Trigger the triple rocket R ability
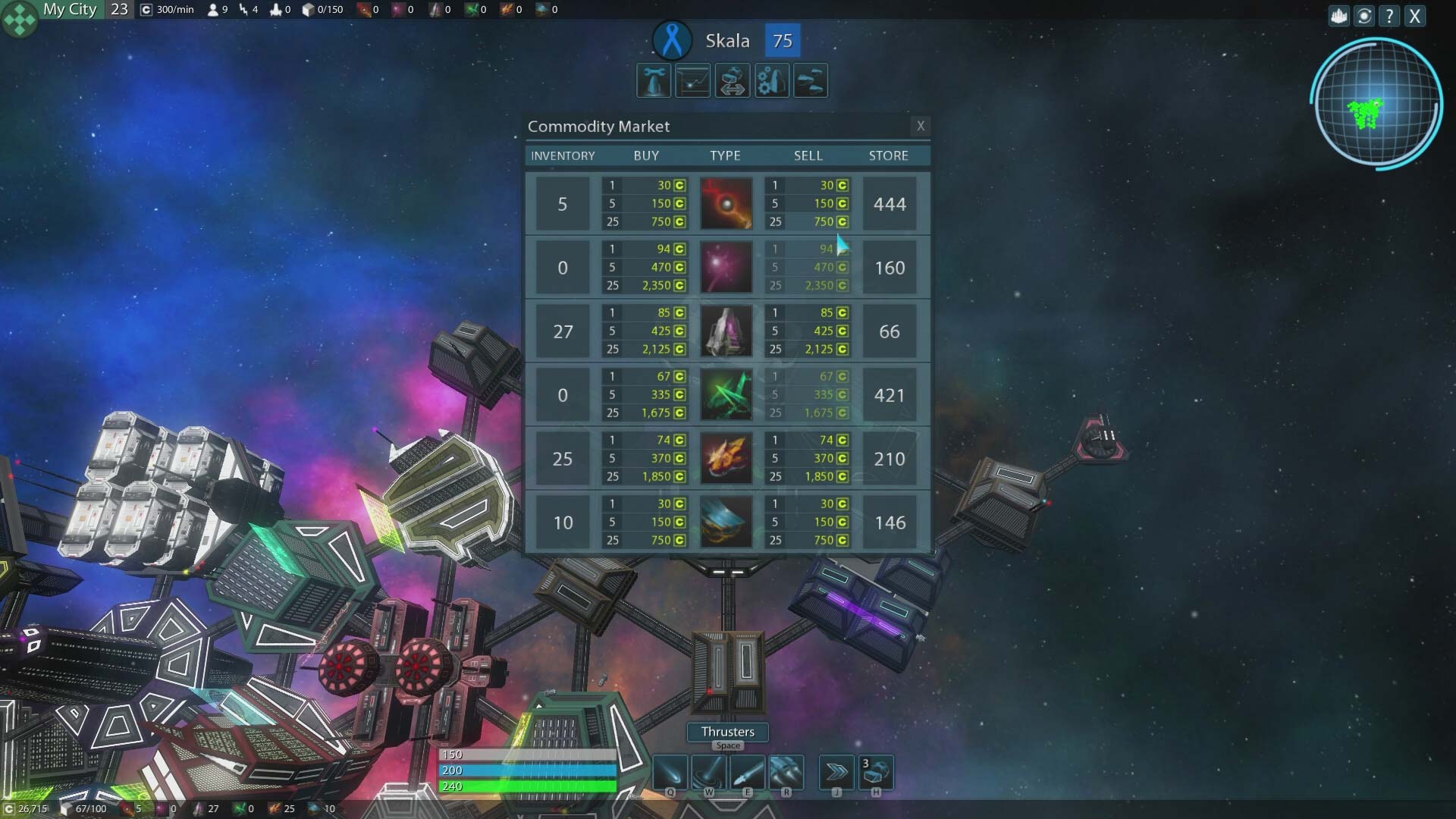The width and height of the screenshot is (1456, 819). tap(786, 773)
